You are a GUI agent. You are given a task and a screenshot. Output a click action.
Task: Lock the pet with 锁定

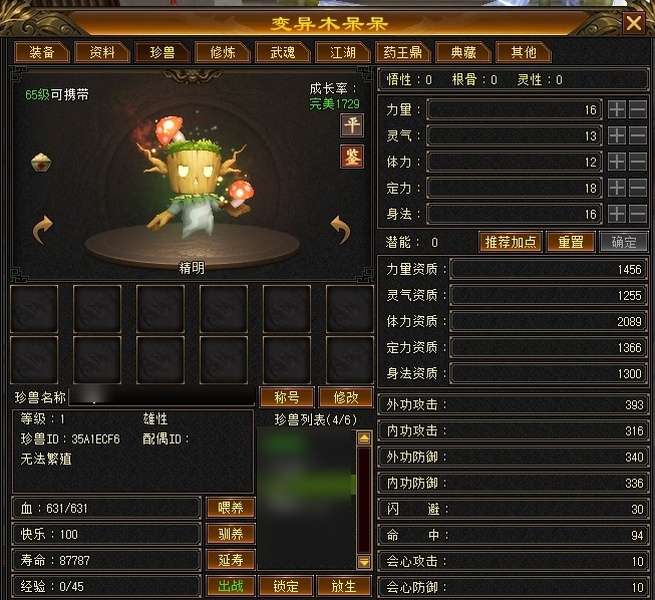click(286, 586)
